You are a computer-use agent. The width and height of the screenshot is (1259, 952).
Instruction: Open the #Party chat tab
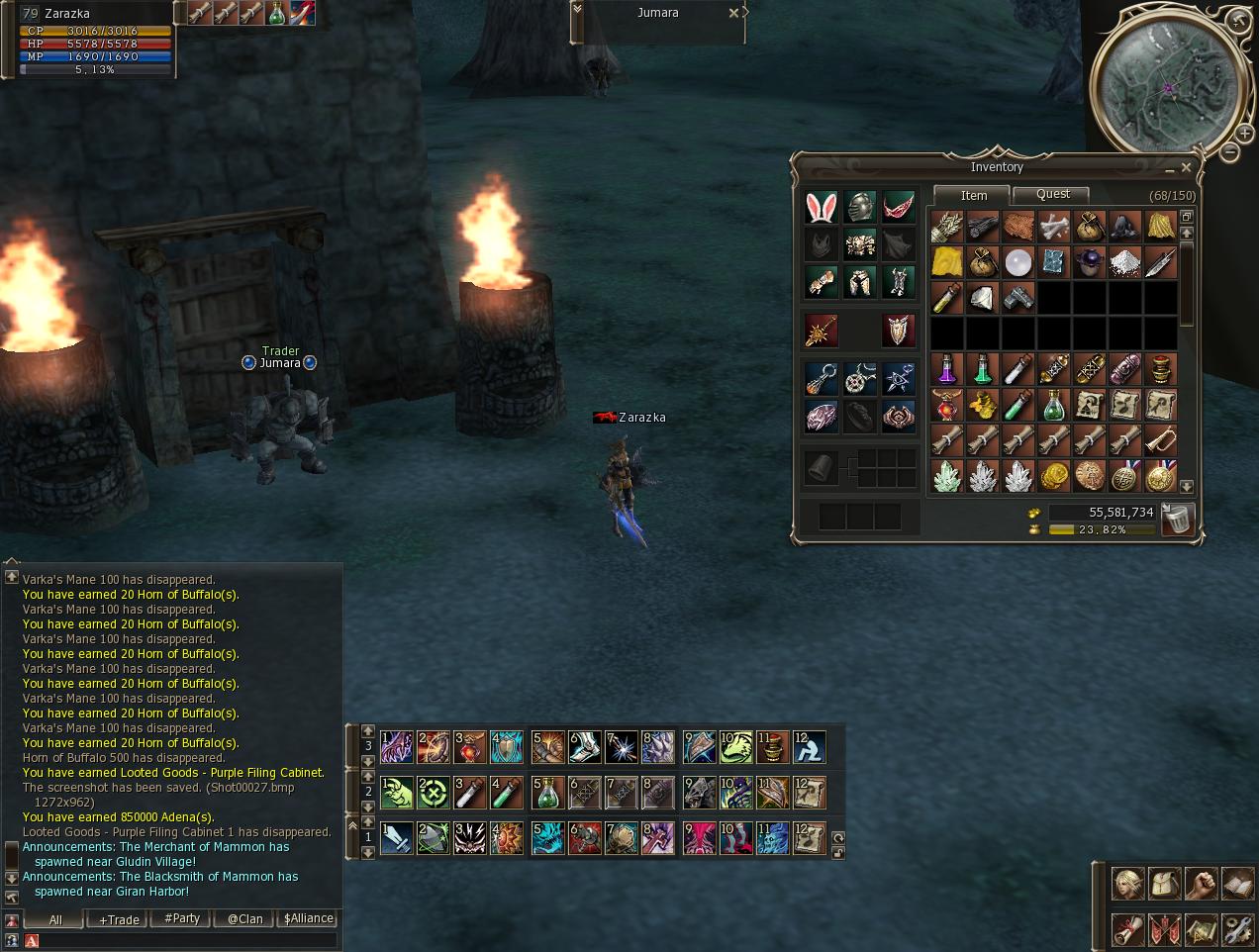tap(182, 919)
